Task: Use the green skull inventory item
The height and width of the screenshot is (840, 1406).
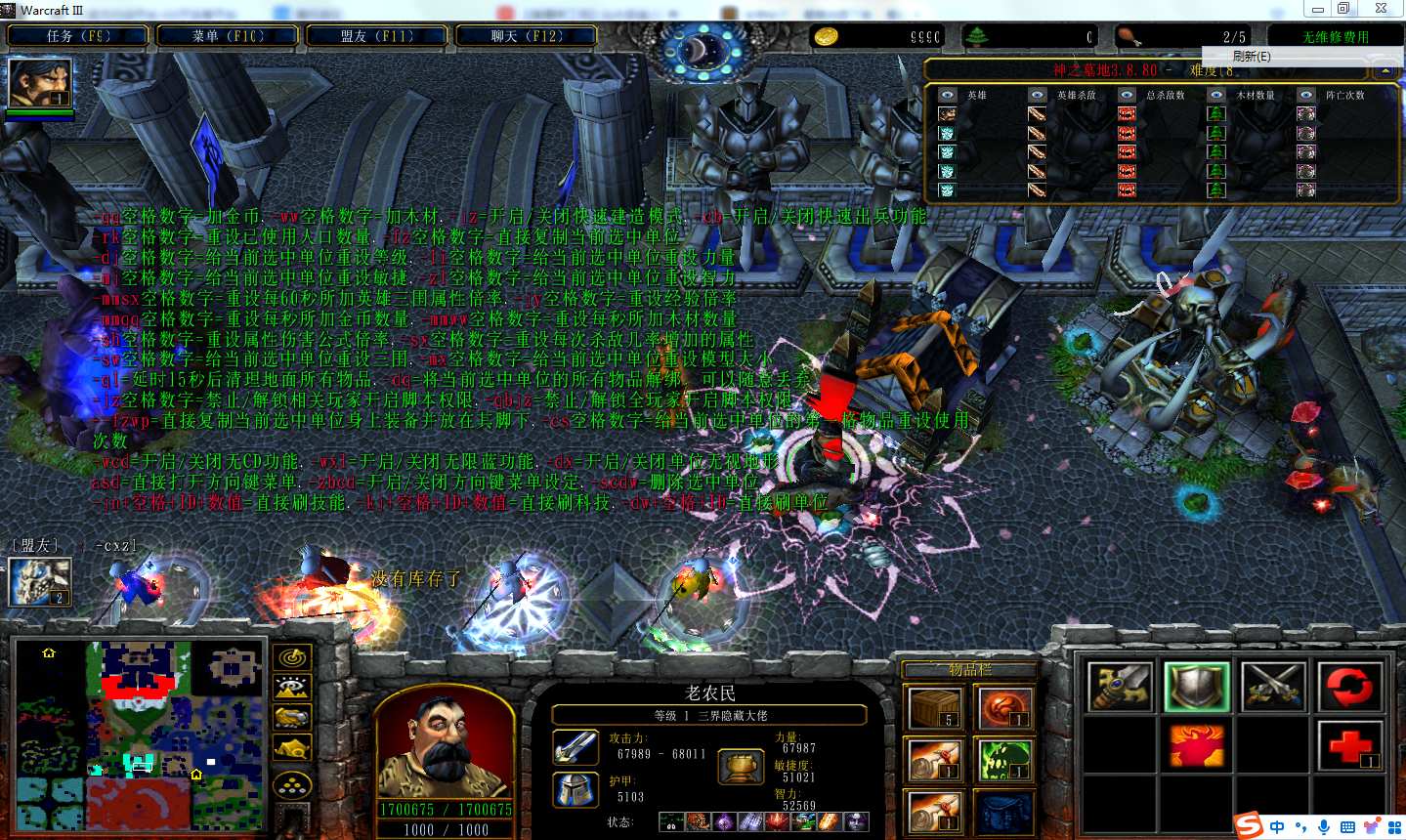Action: tap(1004, 759)
